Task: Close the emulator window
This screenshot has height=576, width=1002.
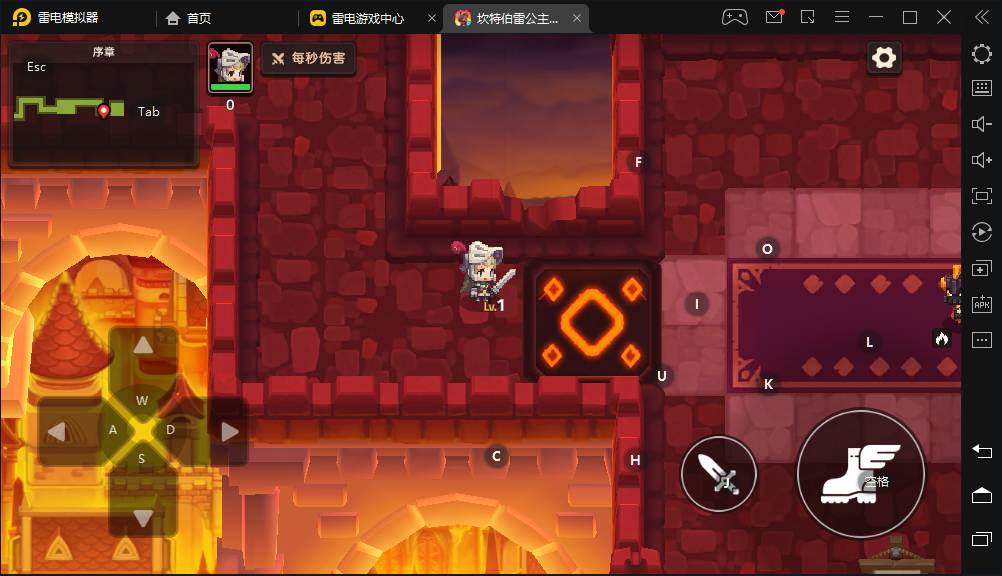Action: coord(944,17)
